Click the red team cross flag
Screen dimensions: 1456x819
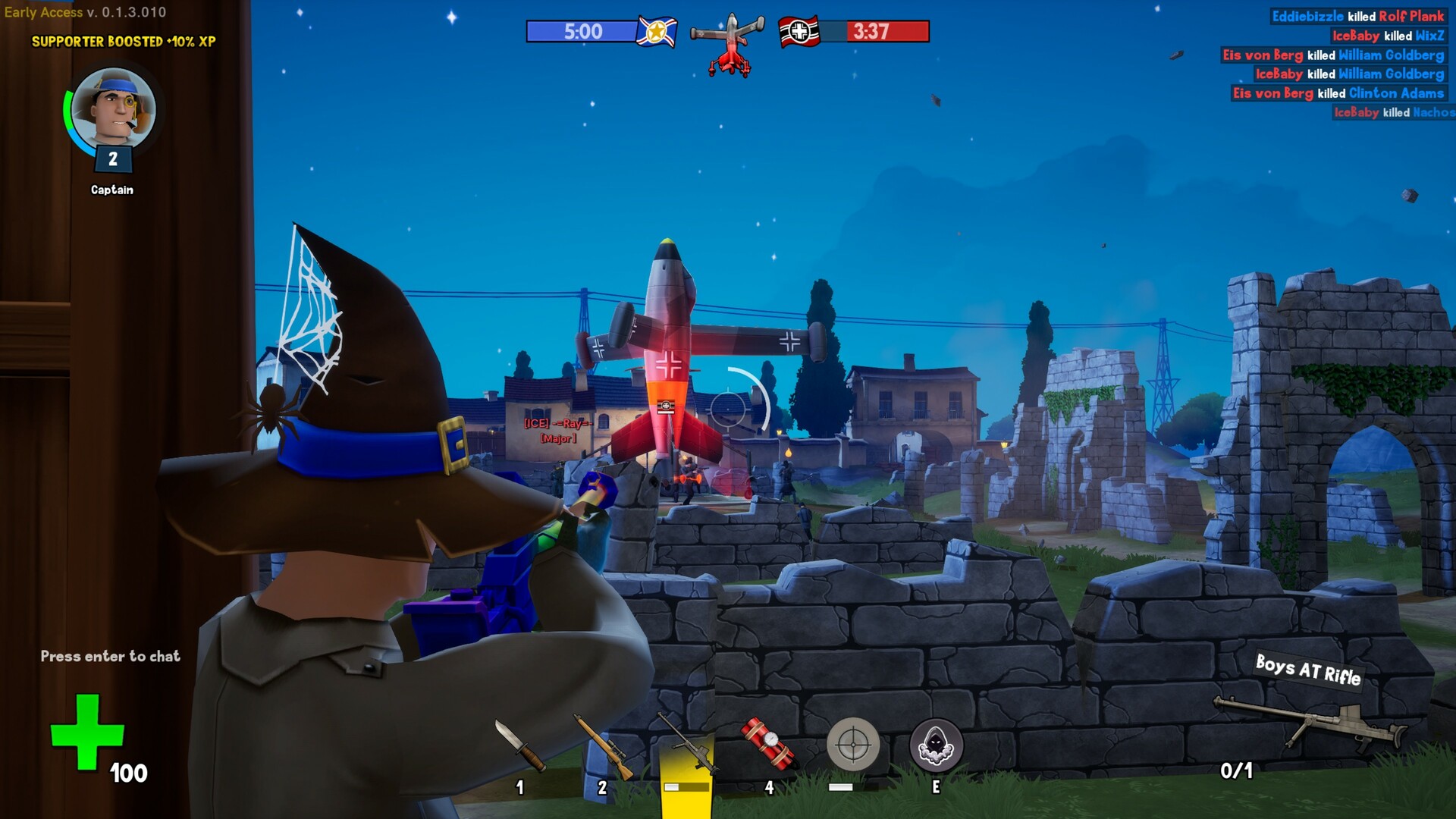(x=799, y=31)
